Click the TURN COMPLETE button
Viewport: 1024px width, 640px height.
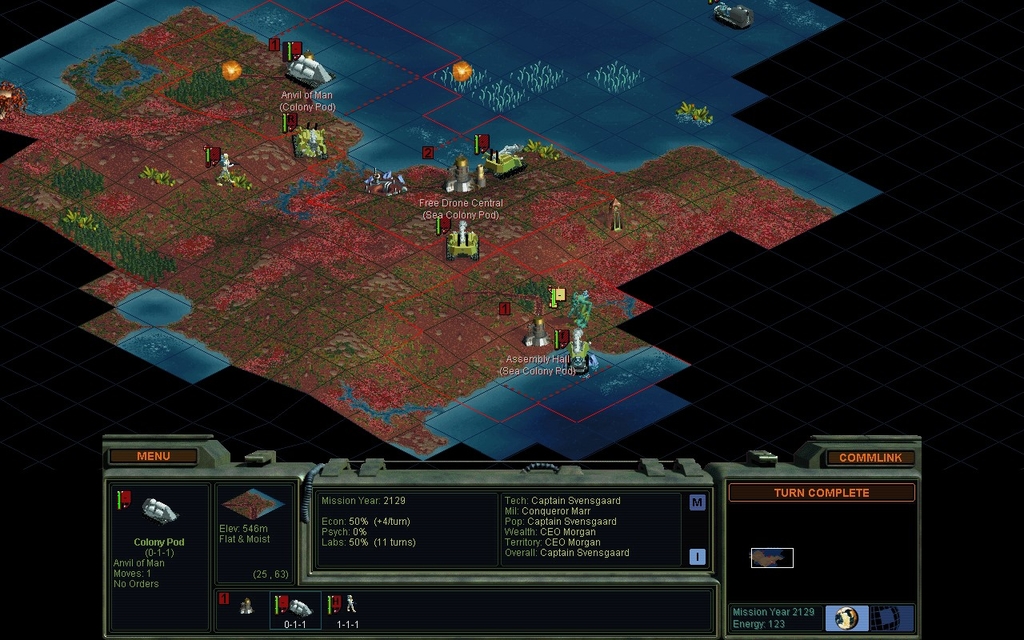click(821, 493)
